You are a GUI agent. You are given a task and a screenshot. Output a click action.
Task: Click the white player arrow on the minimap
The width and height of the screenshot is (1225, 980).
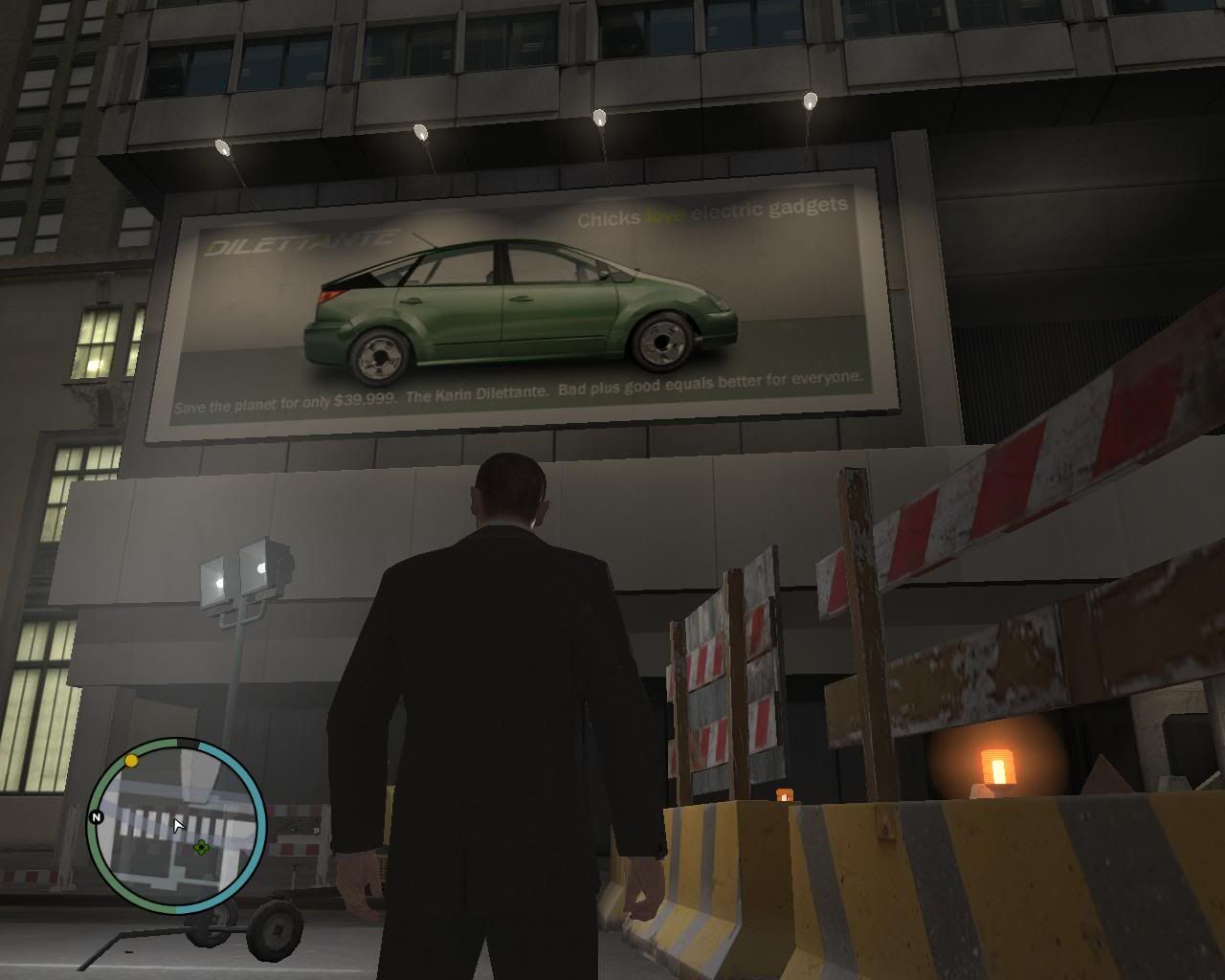178,825
